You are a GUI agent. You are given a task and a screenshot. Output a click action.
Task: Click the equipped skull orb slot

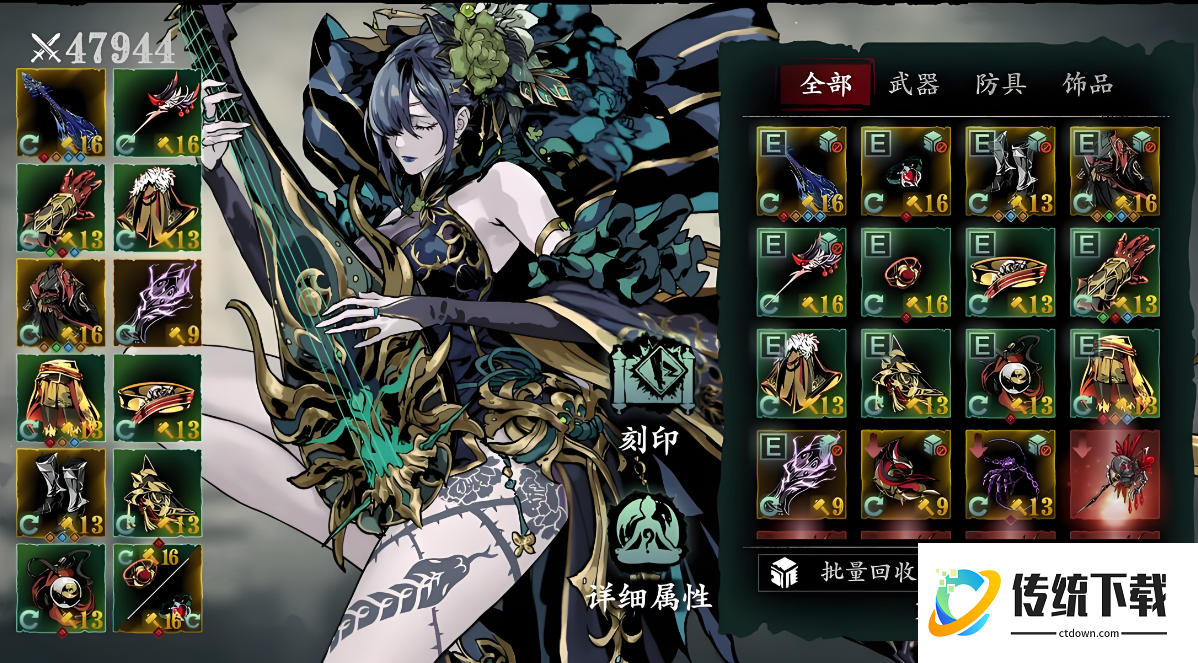pos(61,588)
